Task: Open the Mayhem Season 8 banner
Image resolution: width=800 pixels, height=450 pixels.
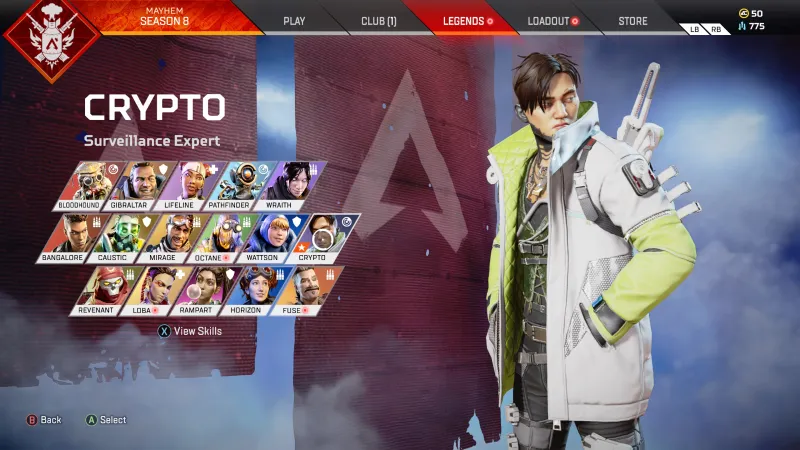Action: pos(165,17)
